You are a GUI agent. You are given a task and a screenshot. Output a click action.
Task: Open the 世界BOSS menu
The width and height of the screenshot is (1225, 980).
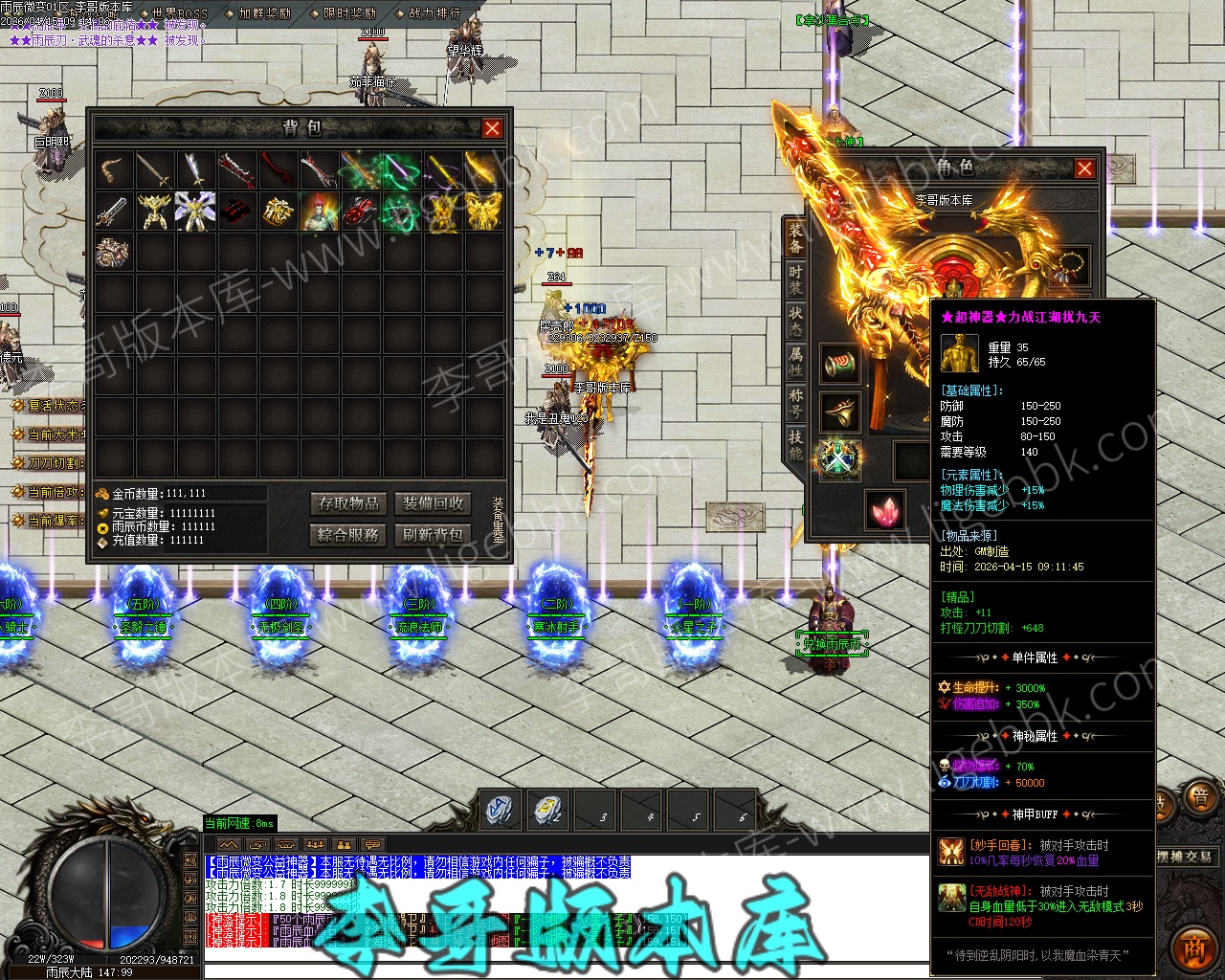pyautogui.click(x=173, y=13)
